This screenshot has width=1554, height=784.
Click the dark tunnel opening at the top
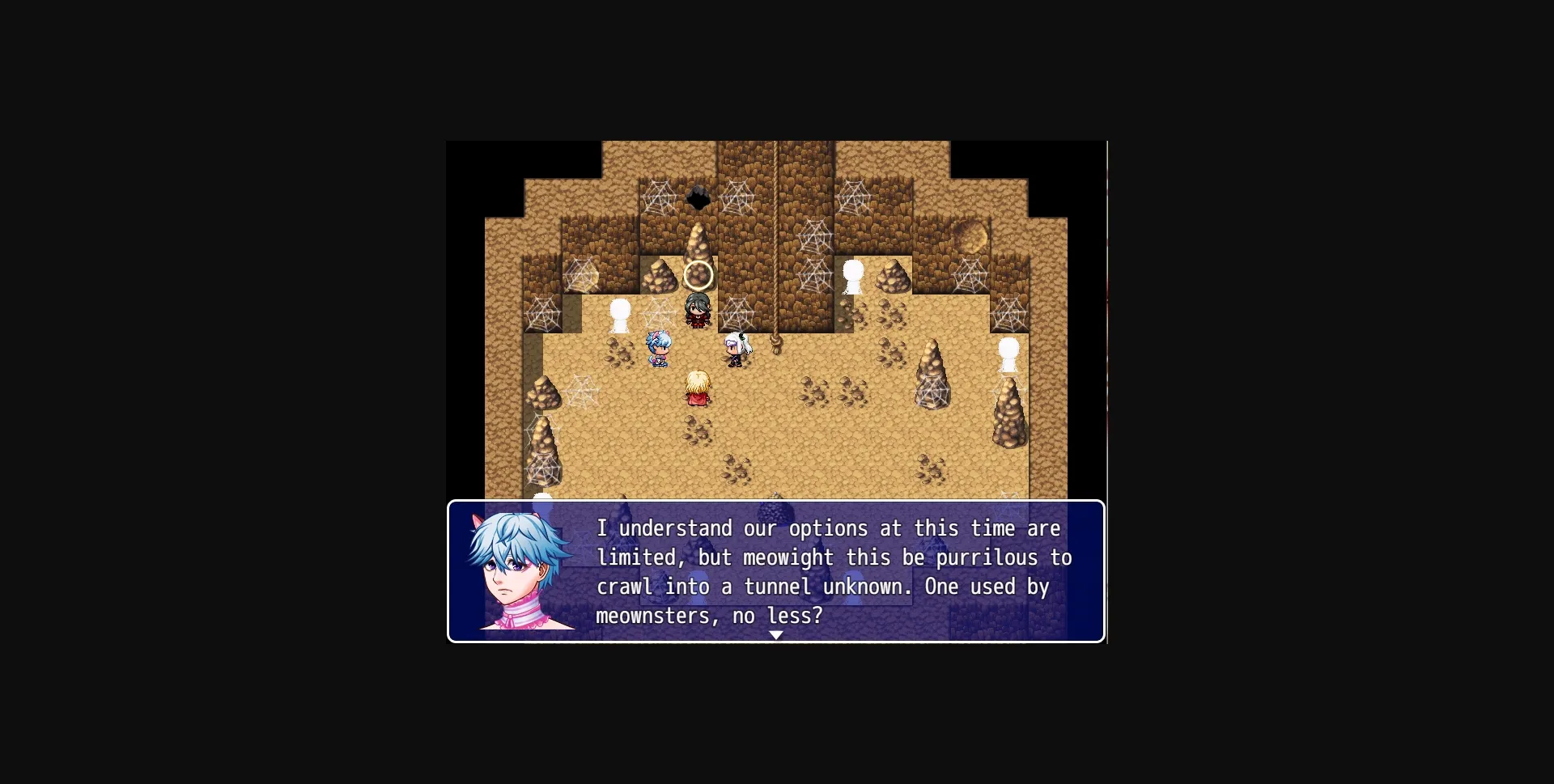click(x=698, y=197)
